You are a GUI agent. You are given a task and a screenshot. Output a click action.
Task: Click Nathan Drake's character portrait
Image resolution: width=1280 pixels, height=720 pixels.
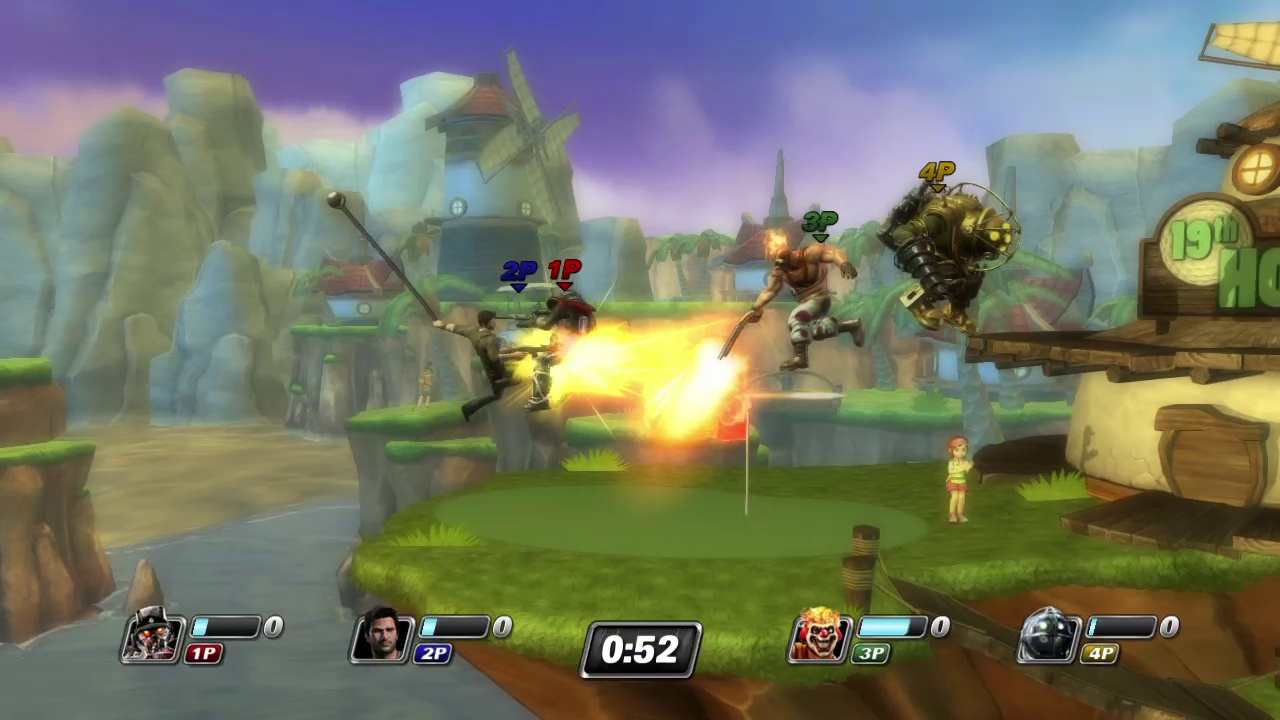382,637
